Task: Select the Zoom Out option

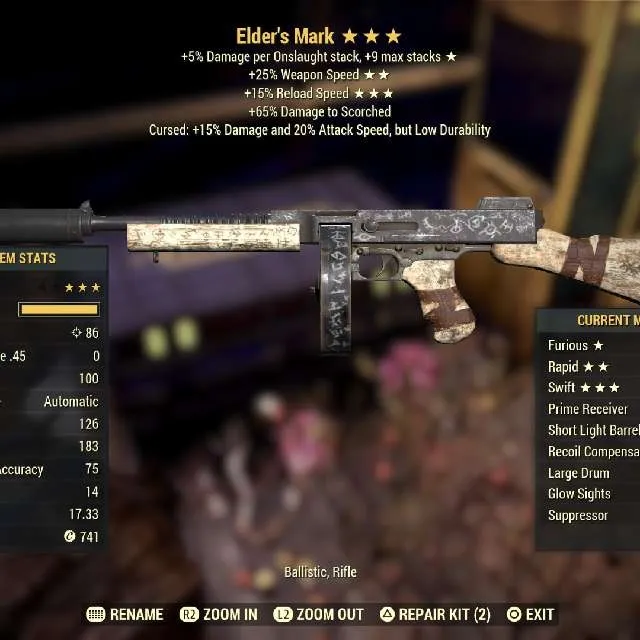Action: coord(320,614)
